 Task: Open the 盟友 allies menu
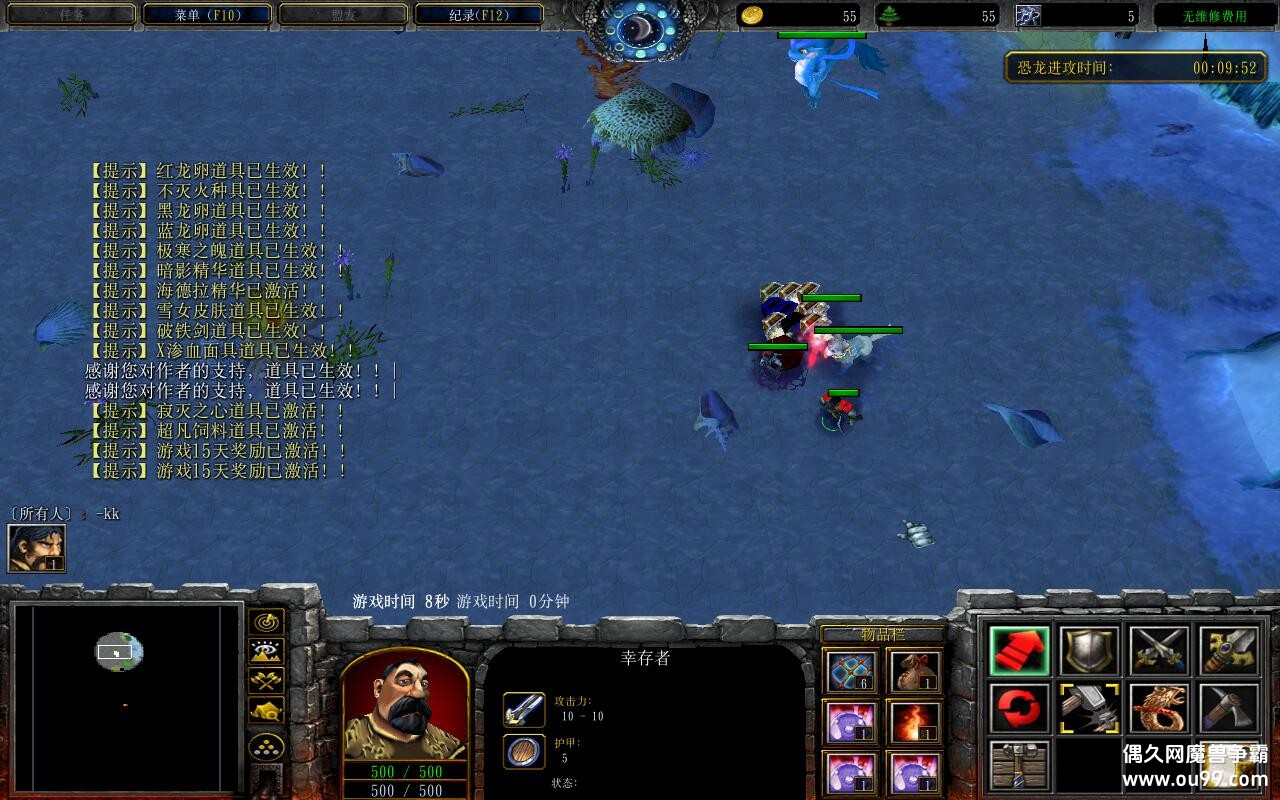343,15
